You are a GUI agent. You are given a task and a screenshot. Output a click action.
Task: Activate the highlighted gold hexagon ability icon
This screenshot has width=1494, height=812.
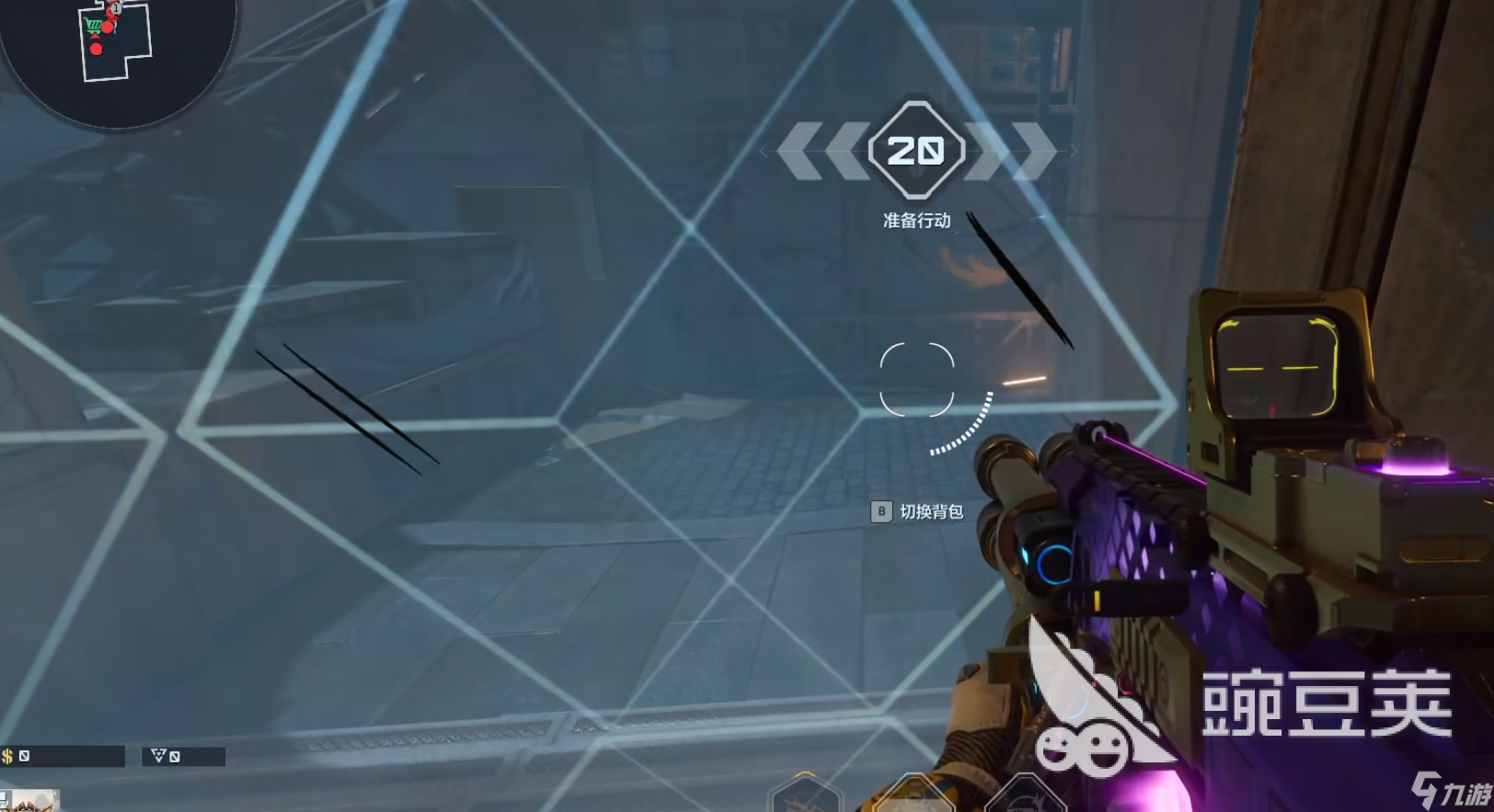(914, 796)
